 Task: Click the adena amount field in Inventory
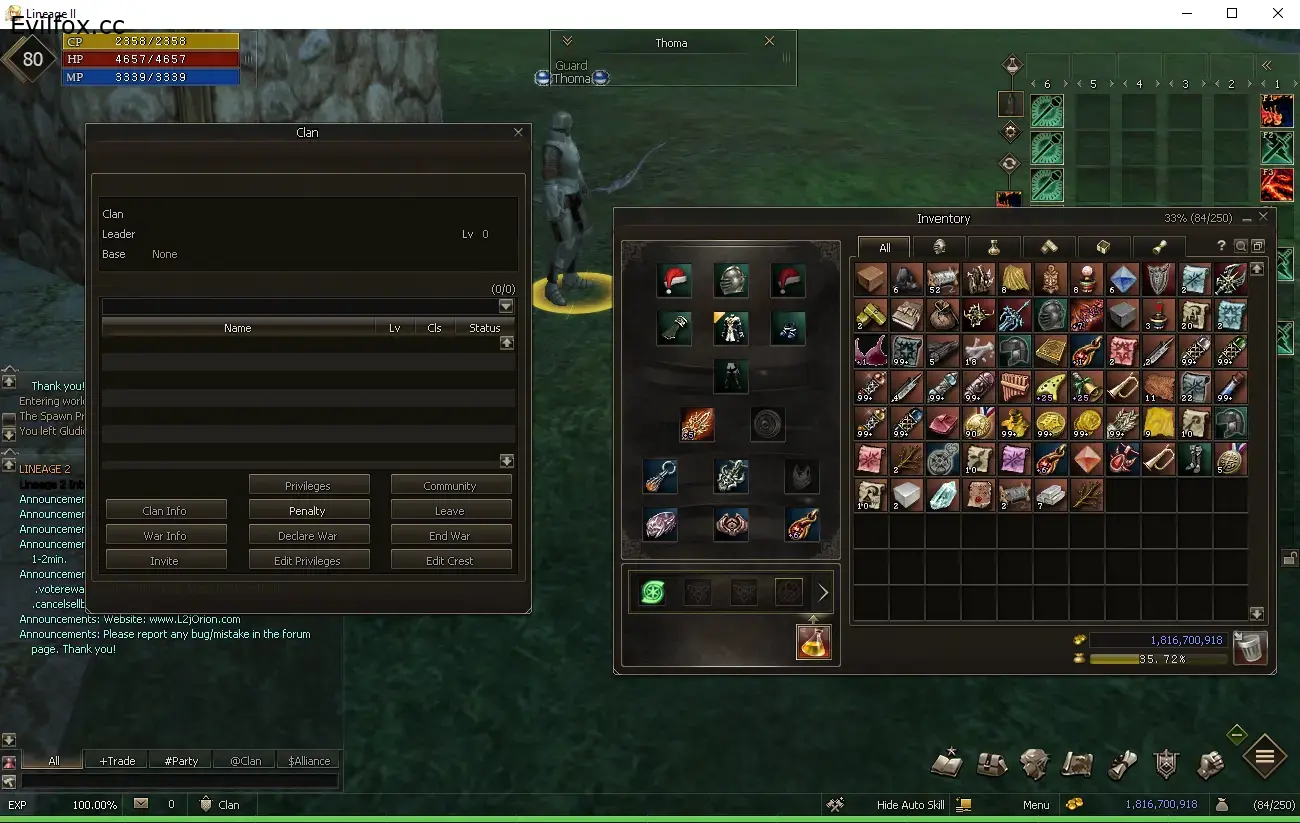(1160, 639)
